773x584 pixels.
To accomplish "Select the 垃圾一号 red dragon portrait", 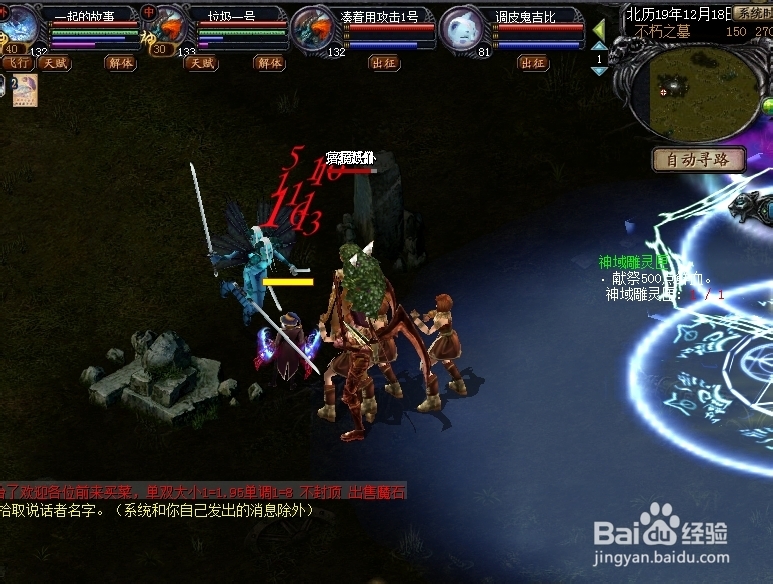I will tap(166, 26).
